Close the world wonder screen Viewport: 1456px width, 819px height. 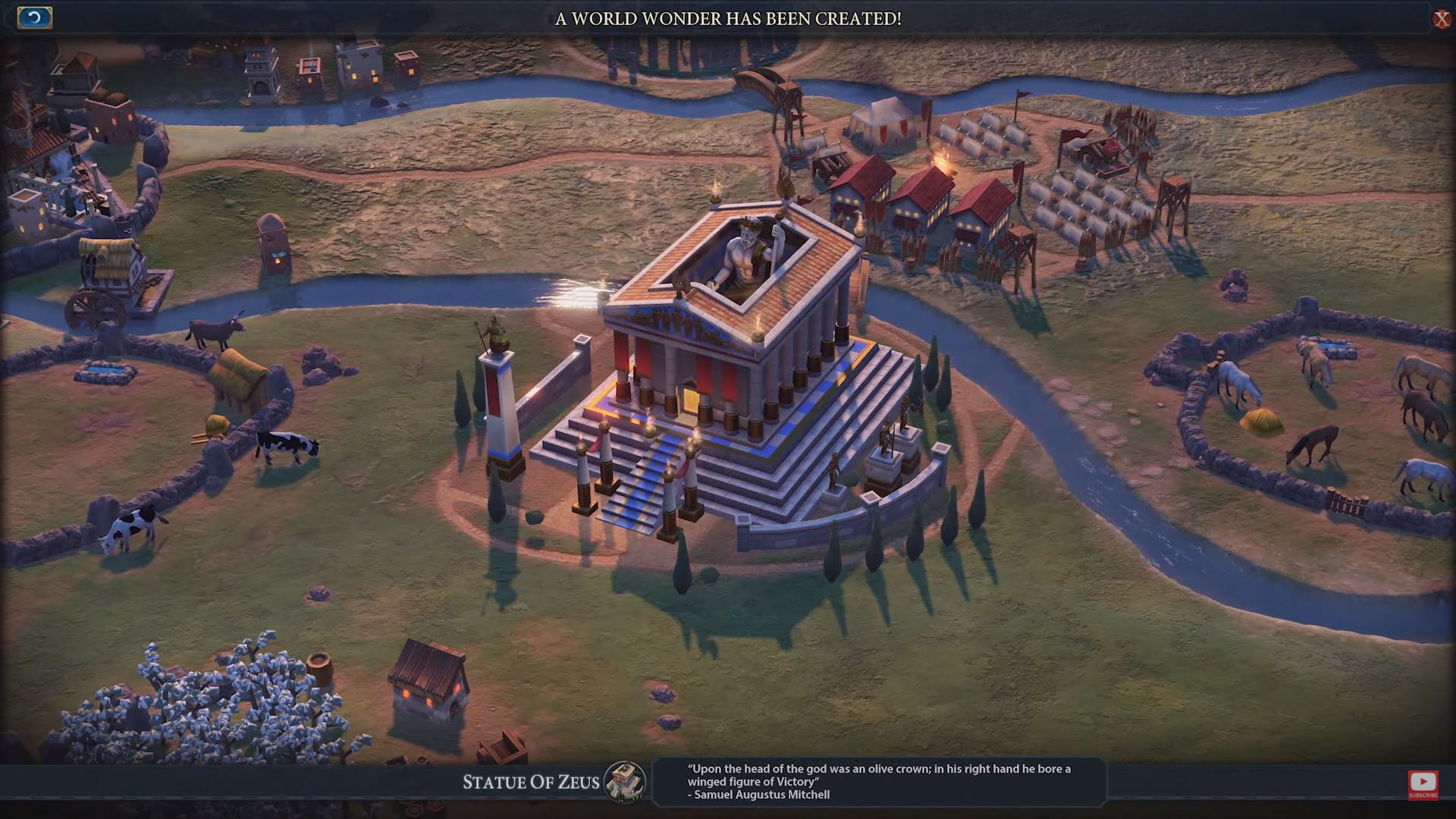(1441, 19)
